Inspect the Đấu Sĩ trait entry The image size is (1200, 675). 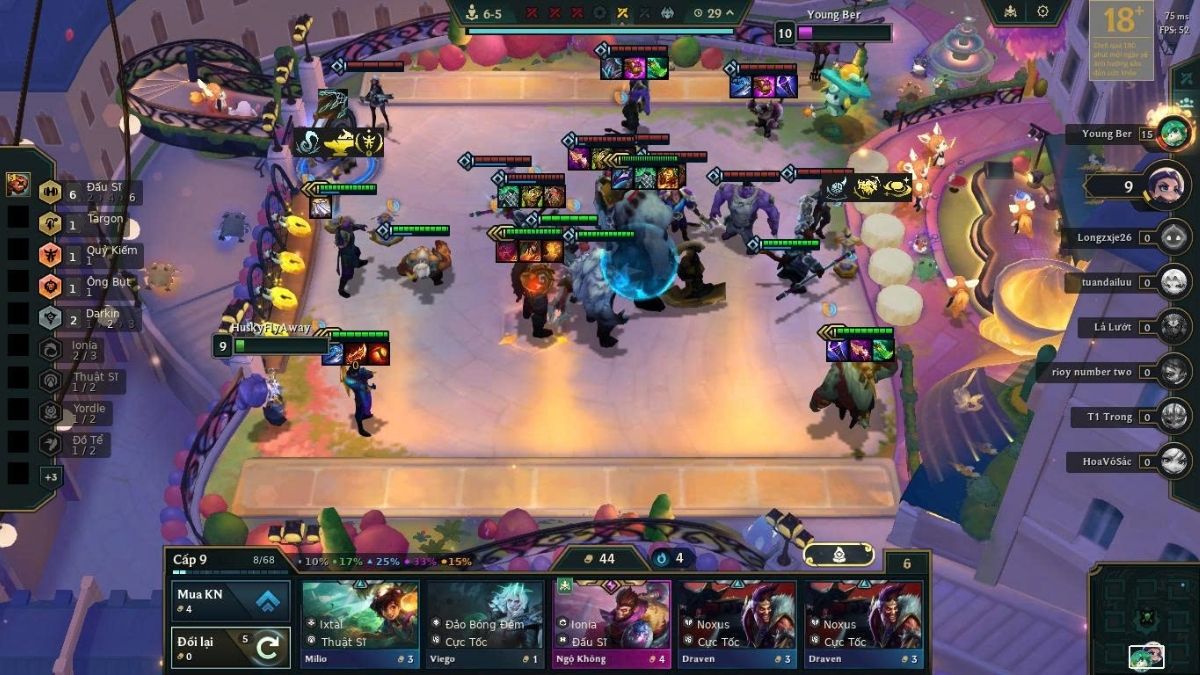pyautogui.click(x=88, y=192)
